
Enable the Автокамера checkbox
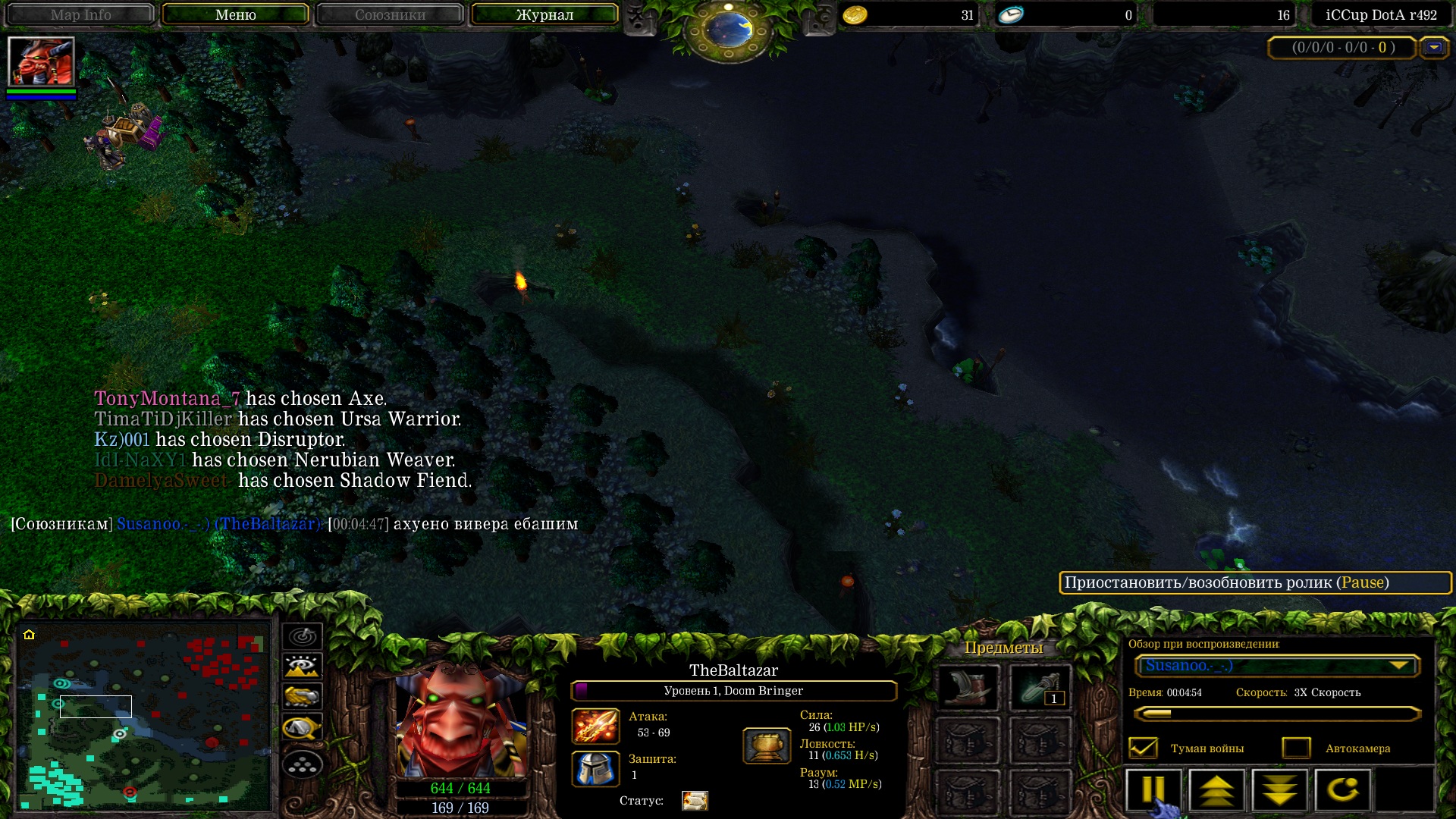click(1296, 748)
